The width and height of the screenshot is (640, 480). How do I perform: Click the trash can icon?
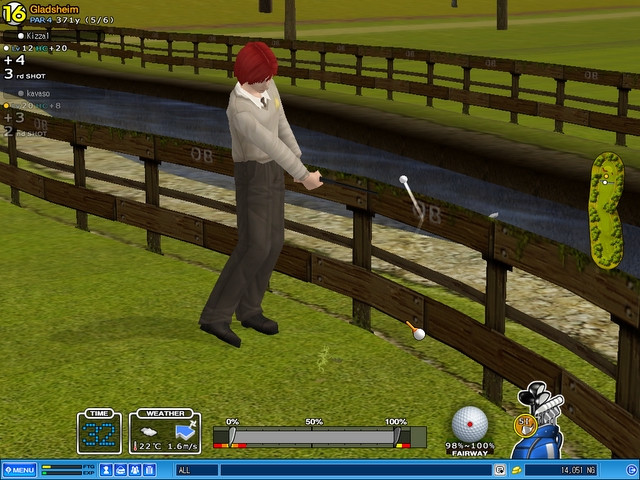pyautogui.click(x=149, y=470)
